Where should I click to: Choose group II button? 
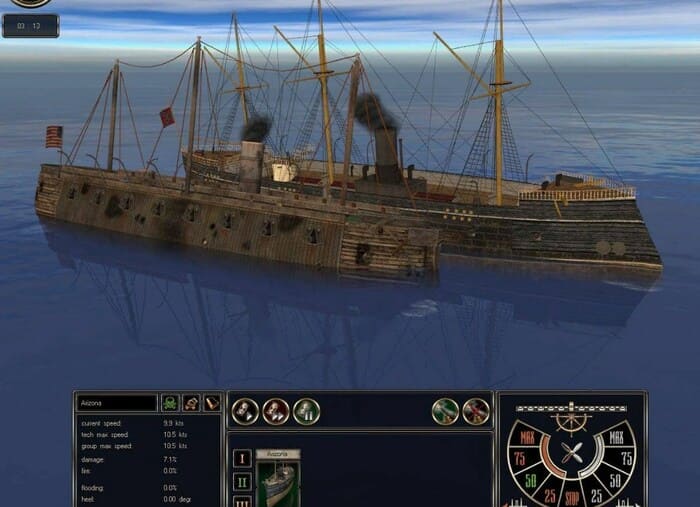point(241,481)
